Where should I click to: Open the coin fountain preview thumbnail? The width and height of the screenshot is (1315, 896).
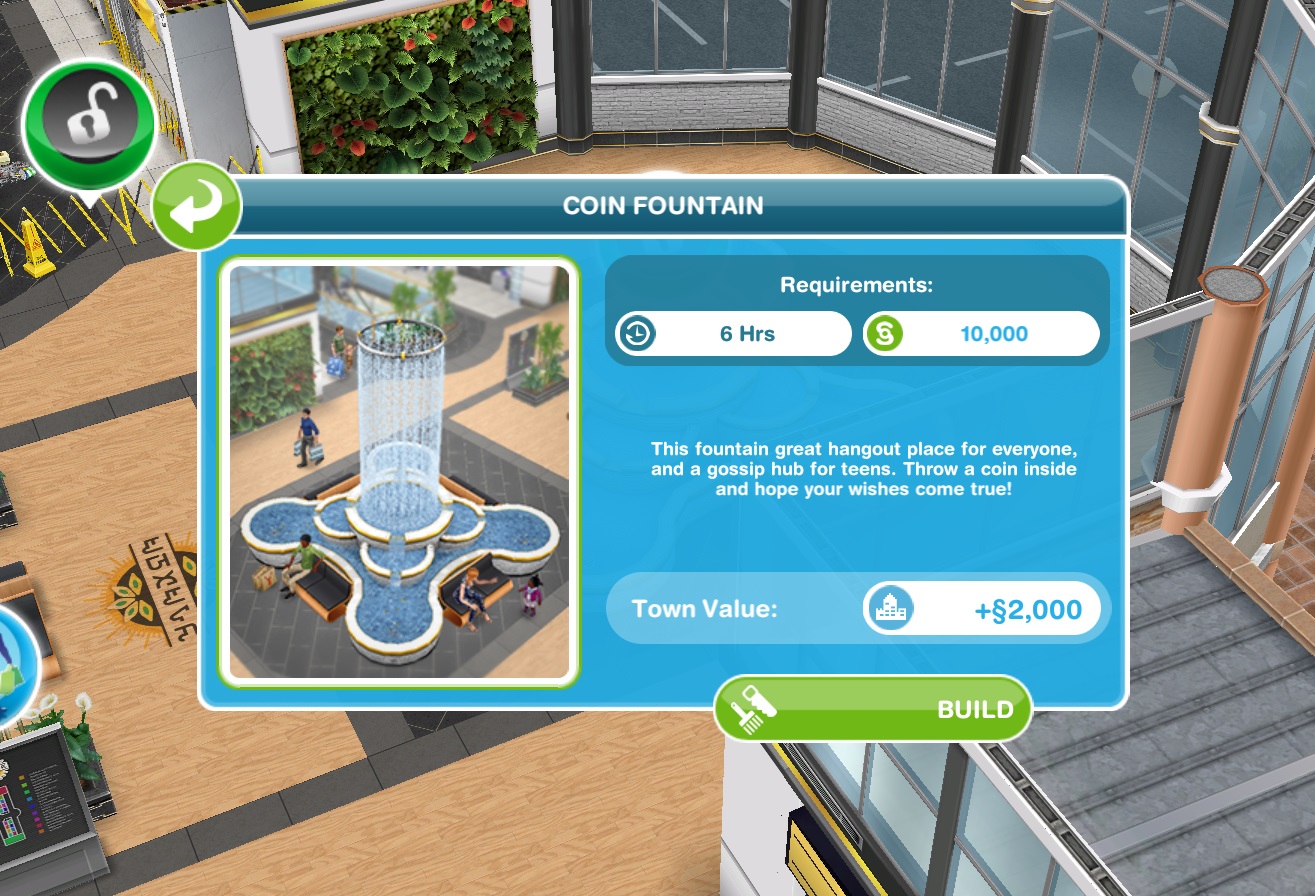tap(402, 468)
